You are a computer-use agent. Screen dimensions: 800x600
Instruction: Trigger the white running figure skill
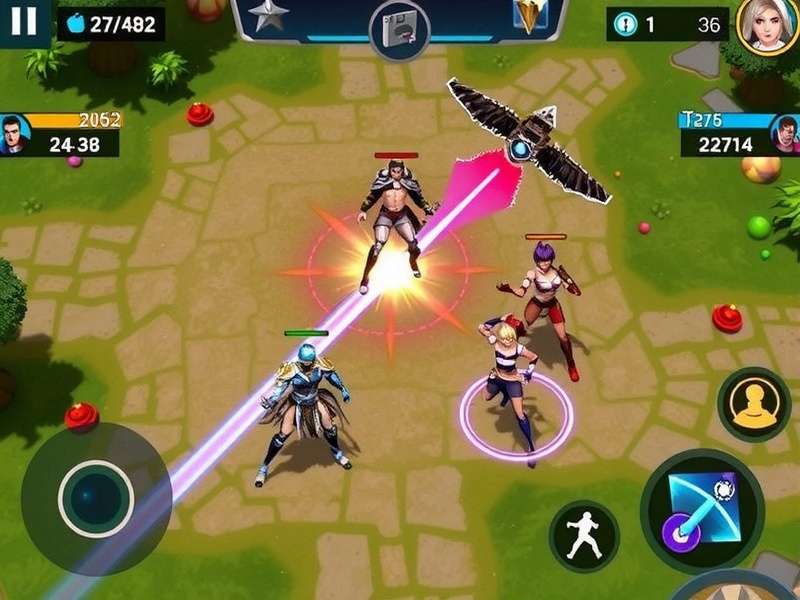584,537
